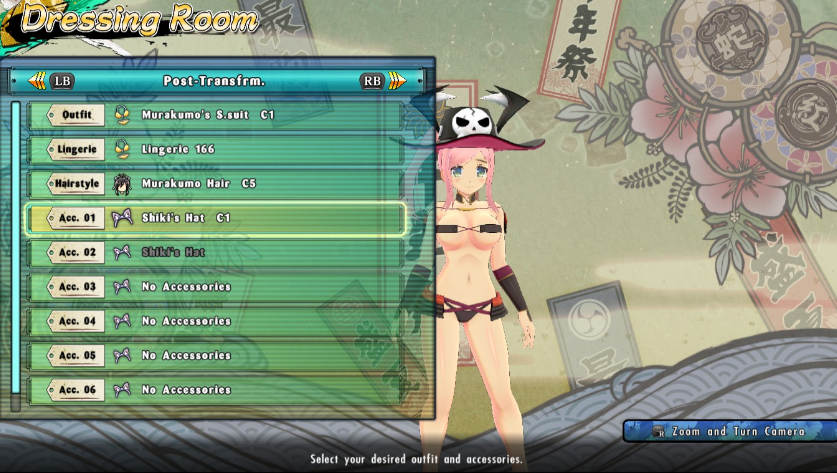837x473 pixels.
Task: Click the Acc. 06 accessory slot
Action: click(215, 390)
